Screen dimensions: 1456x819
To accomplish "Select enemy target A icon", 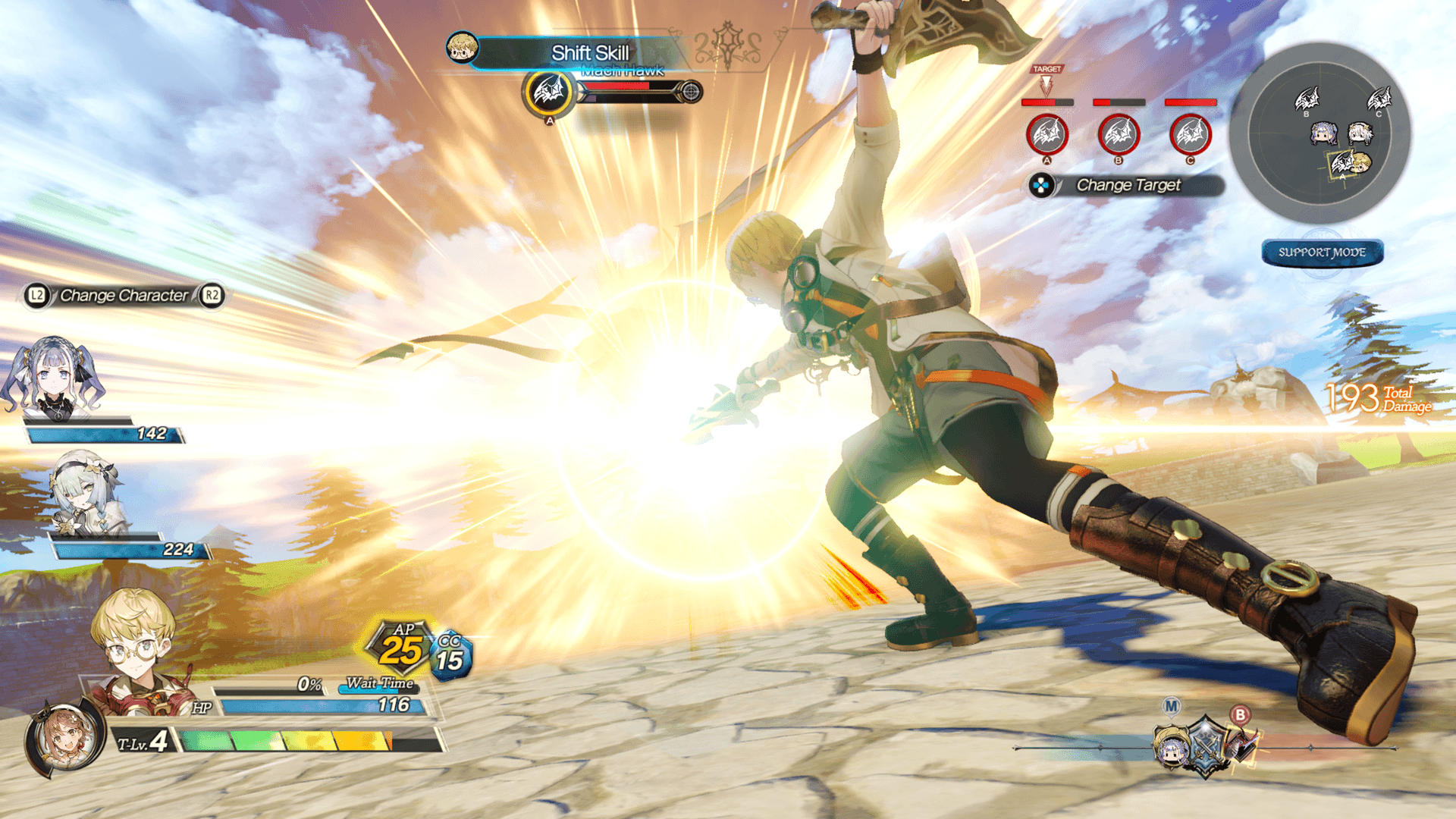I will (x=1046, y=135).
